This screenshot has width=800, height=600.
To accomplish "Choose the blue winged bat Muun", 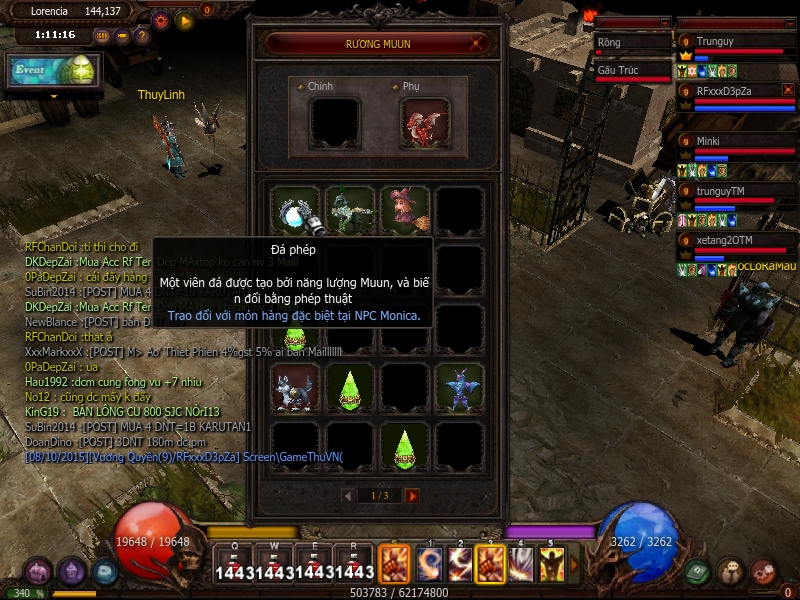I will 459,387.
